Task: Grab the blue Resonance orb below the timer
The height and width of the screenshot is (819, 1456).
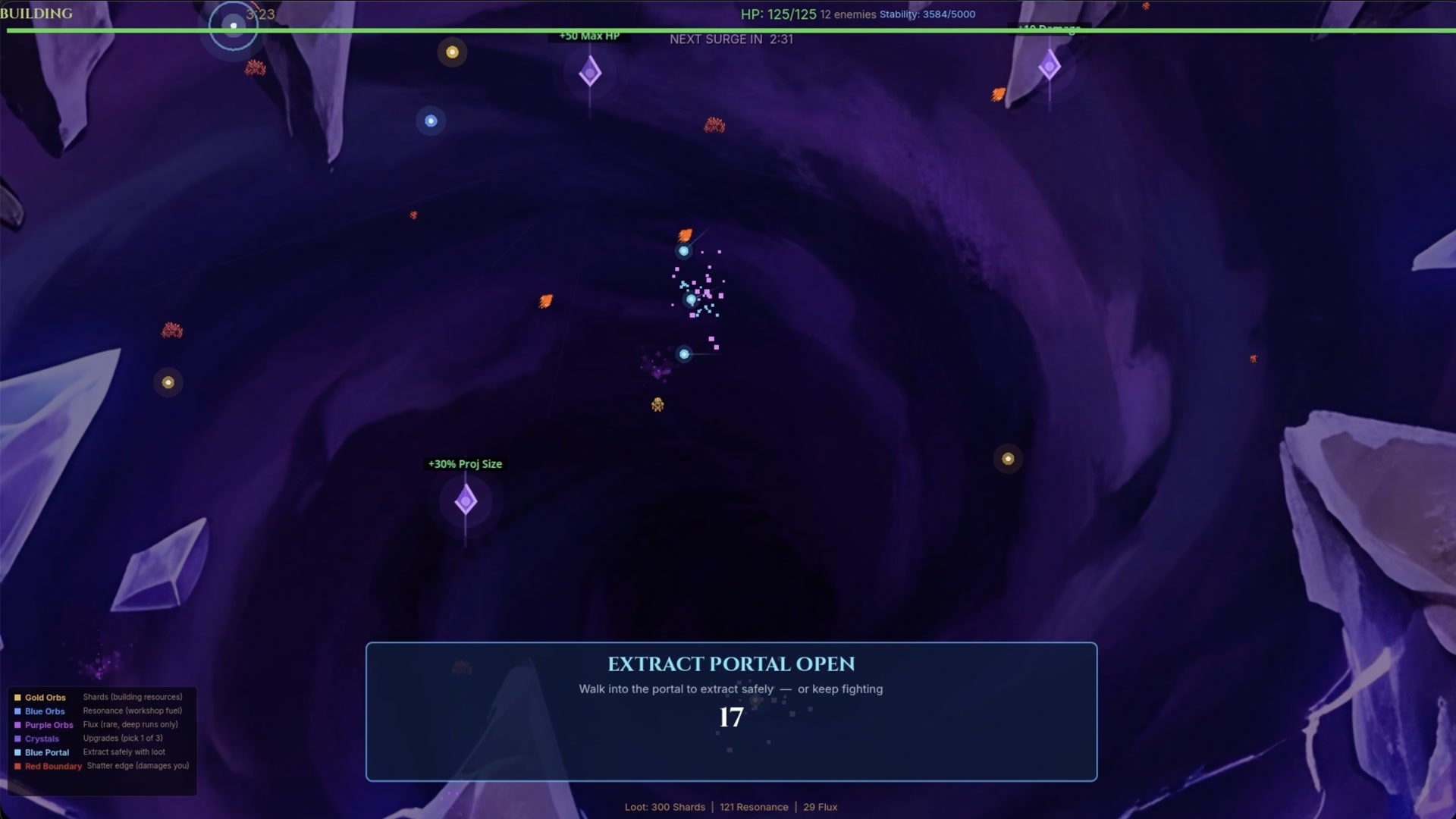Action: [431, 121]
